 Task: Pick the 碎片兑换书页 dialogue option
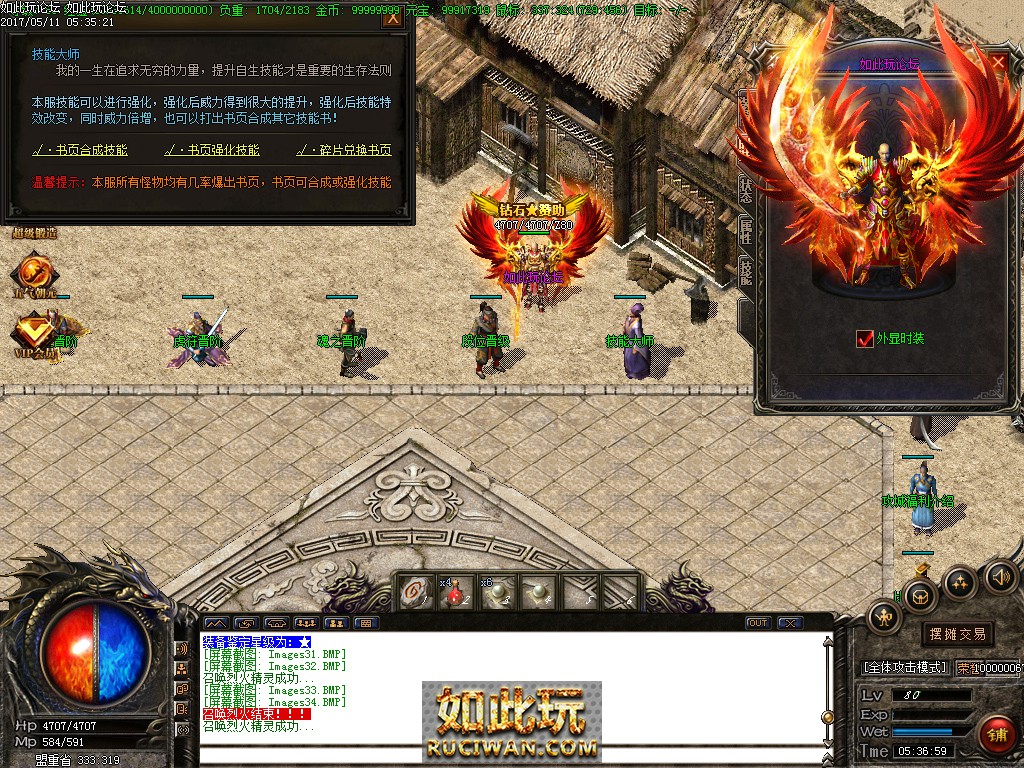344,151
